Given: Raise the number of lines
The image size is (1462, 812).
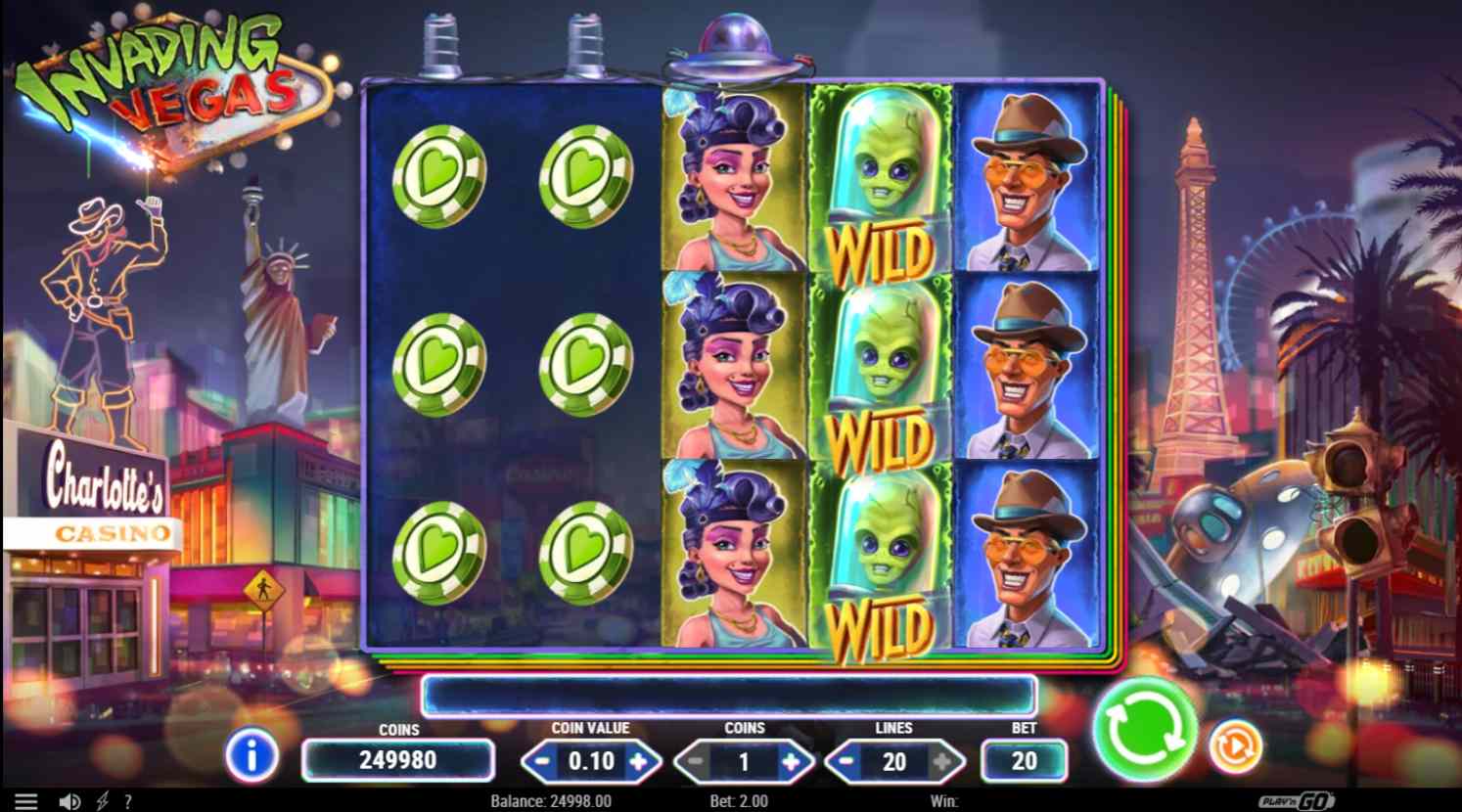Looking at the screenshot, I should coord(943,761).
